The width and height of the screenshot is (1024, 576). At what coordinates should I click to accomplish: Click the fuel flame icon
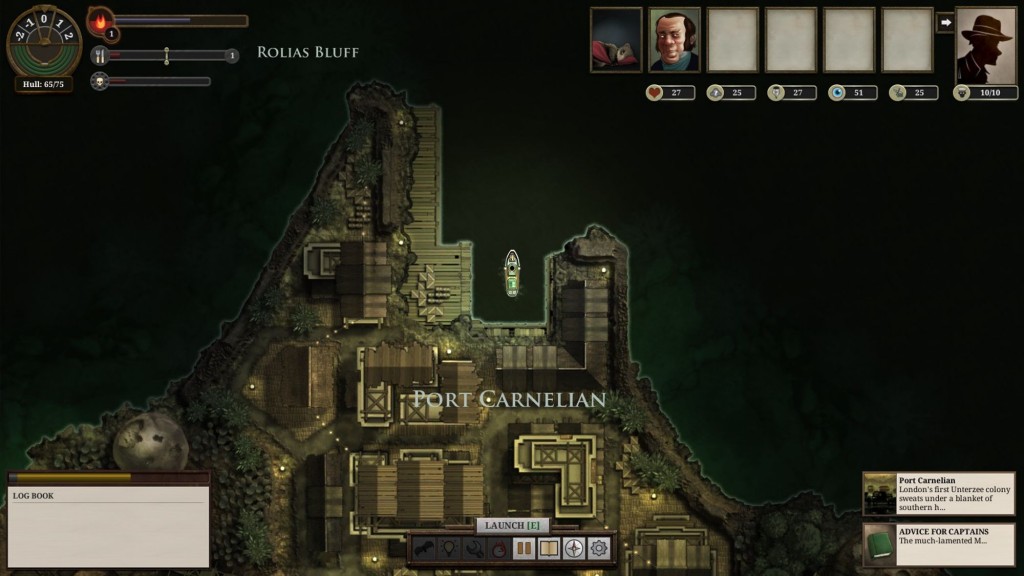tap(101, 20)
